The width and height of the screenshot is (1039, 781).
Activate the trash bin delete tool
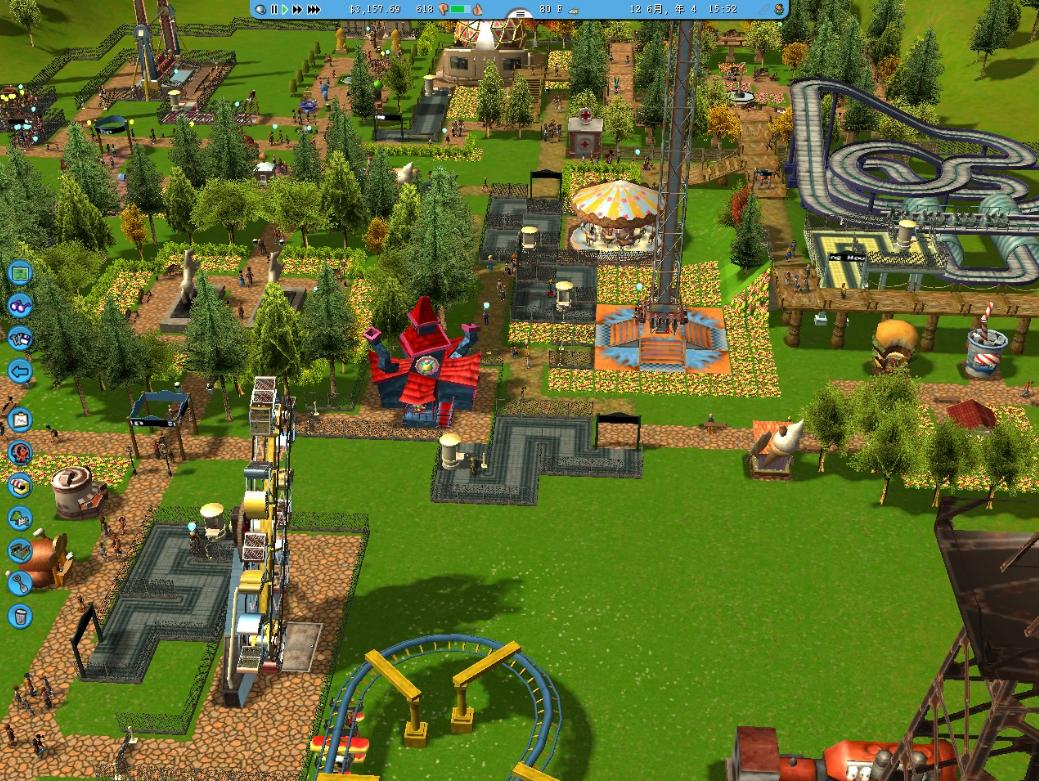(19, 616)
